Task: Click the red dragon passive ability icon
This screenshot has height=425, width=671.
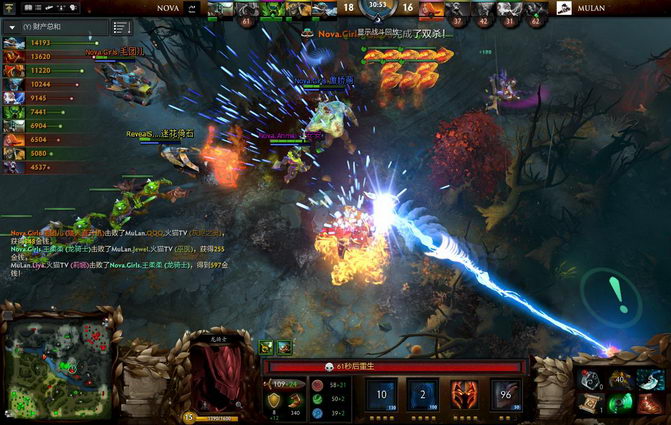Action: [465, 394]
